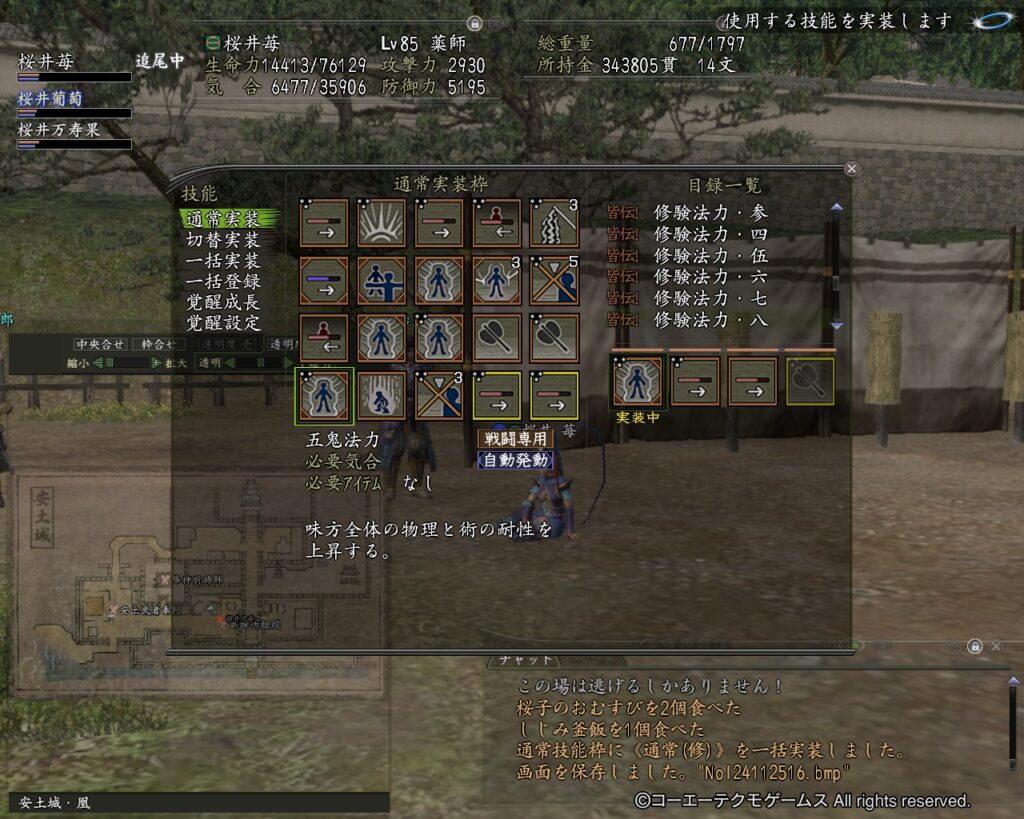The width and height of the screenshot is (1024, 819).
Task: Select 修験法力・八 catalog entry
Action: pos(711,319)
